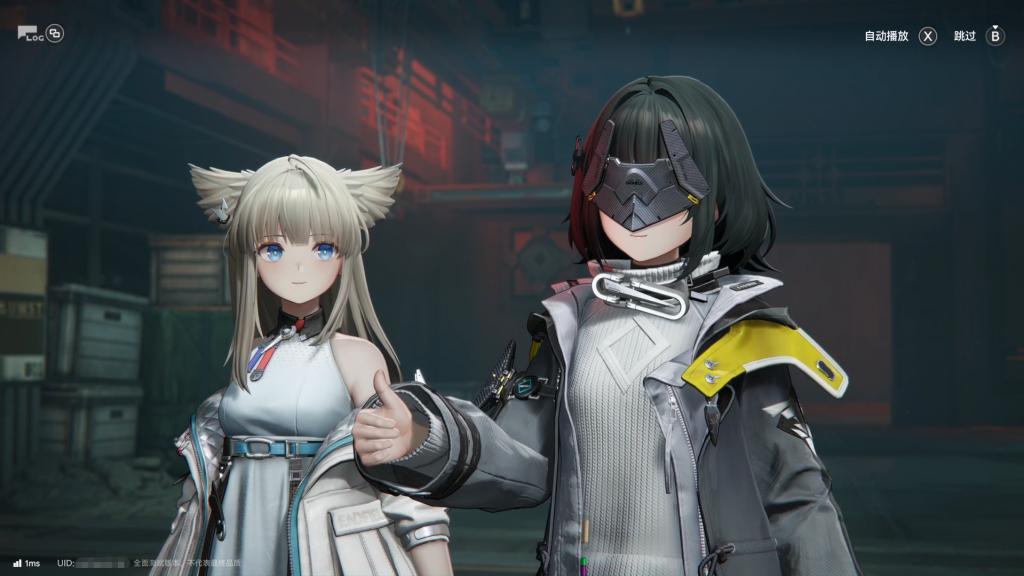Skip the cutscene with 跳过
Image resolution: width=1024 pixels, height=576 pixels.
click(x=978, y=36)
